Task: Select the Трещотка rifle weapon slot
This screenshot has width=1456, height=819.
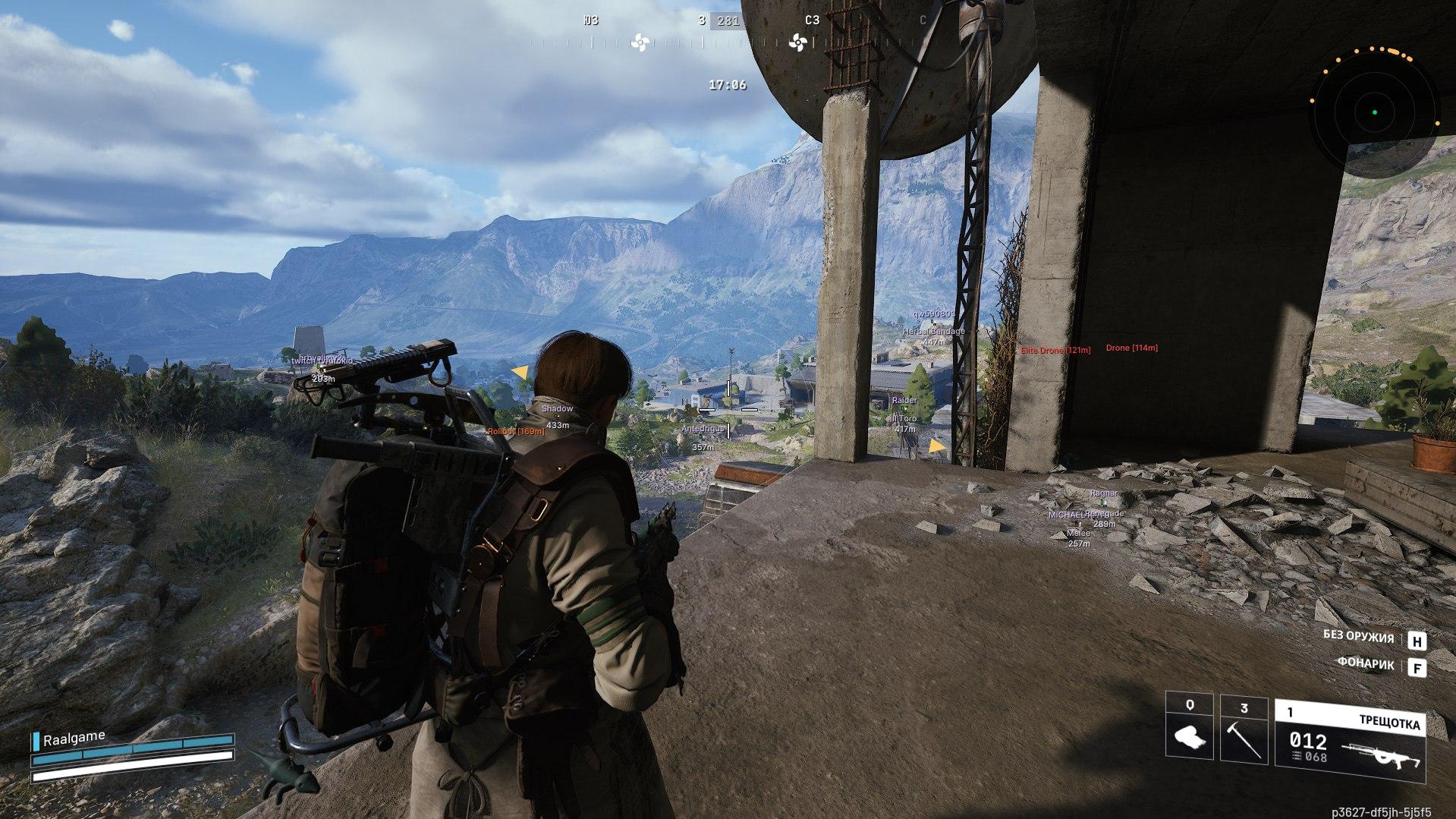Action: pos(1350,742)
